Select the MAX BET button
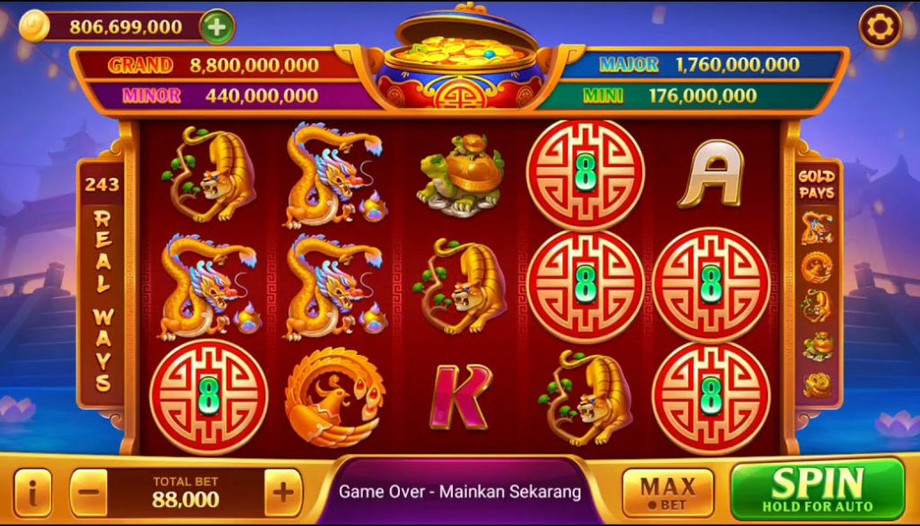The height and width of the screenshot is (526, 920). [x=667, y=492]
